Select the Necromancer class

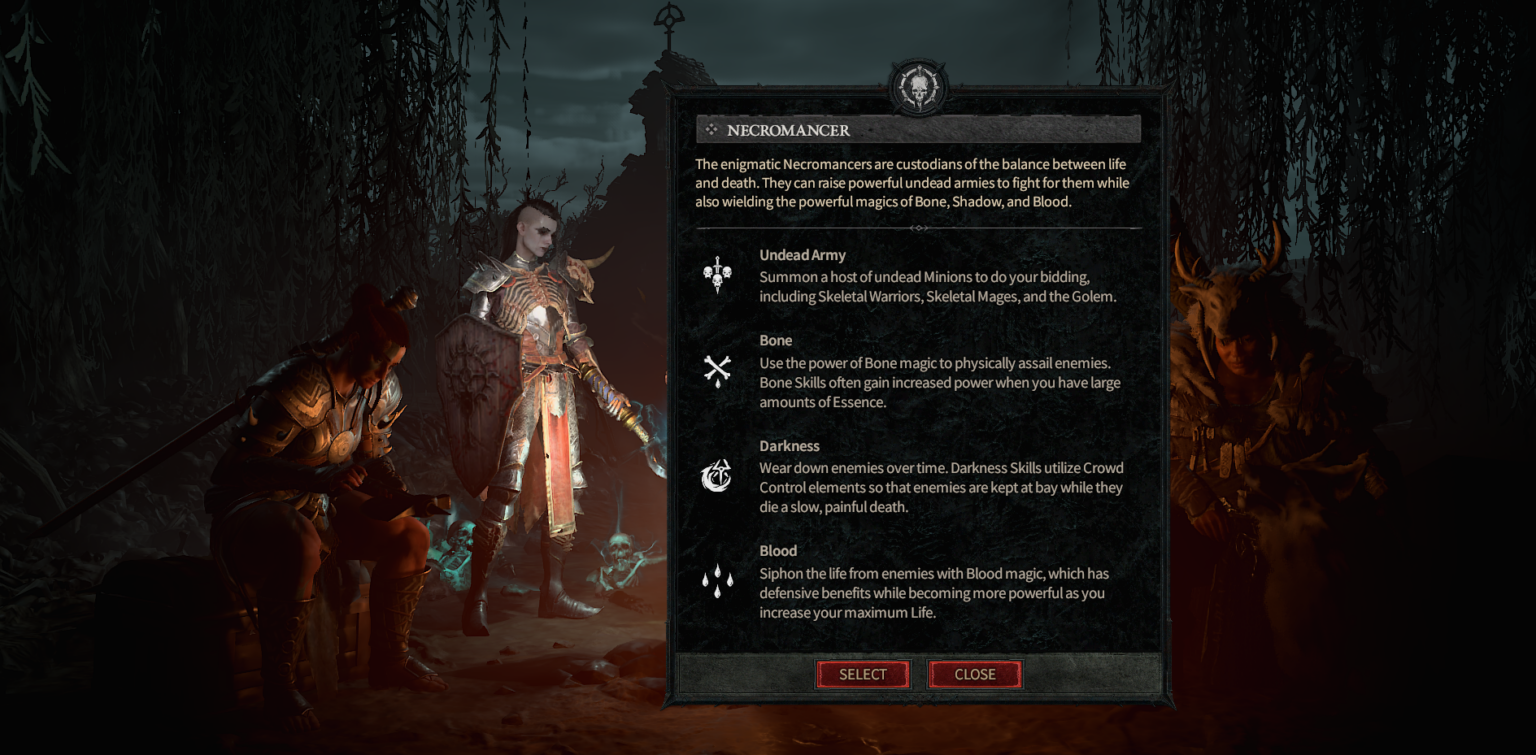pyautogui.click(x=862, y=674)
